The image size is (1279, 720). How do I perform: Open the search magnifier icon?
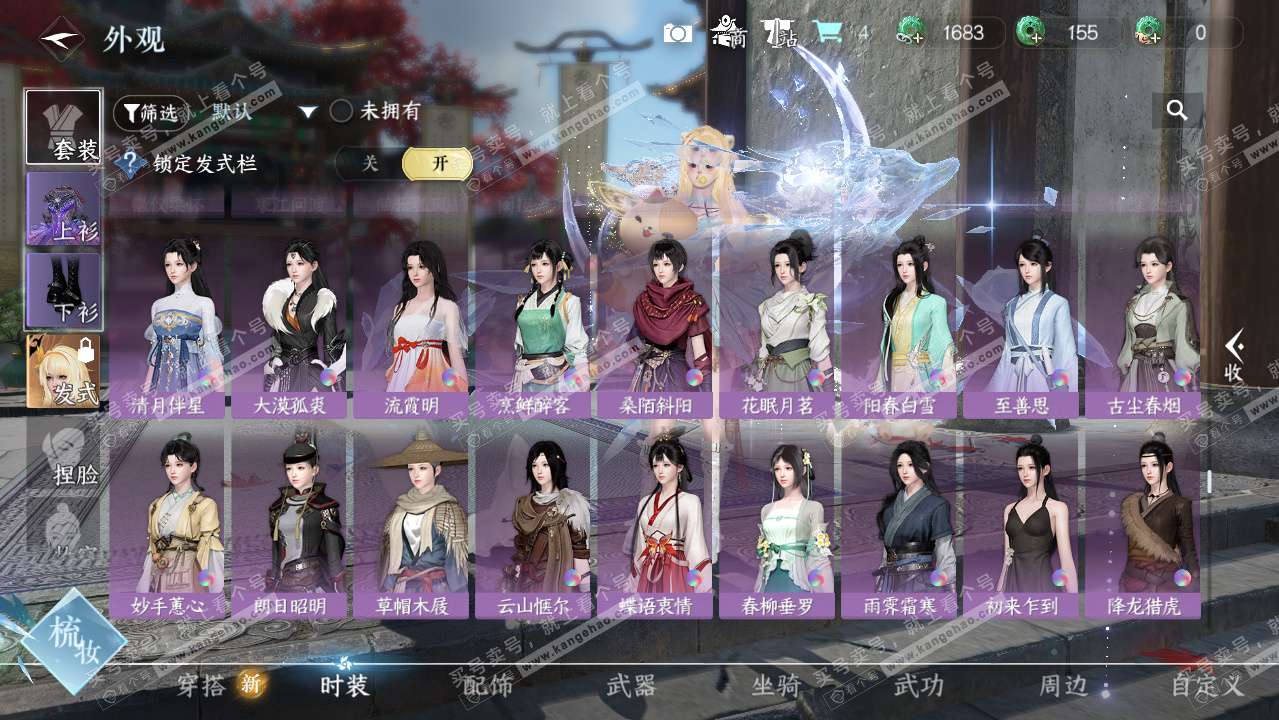click(x=1177, y=111)
